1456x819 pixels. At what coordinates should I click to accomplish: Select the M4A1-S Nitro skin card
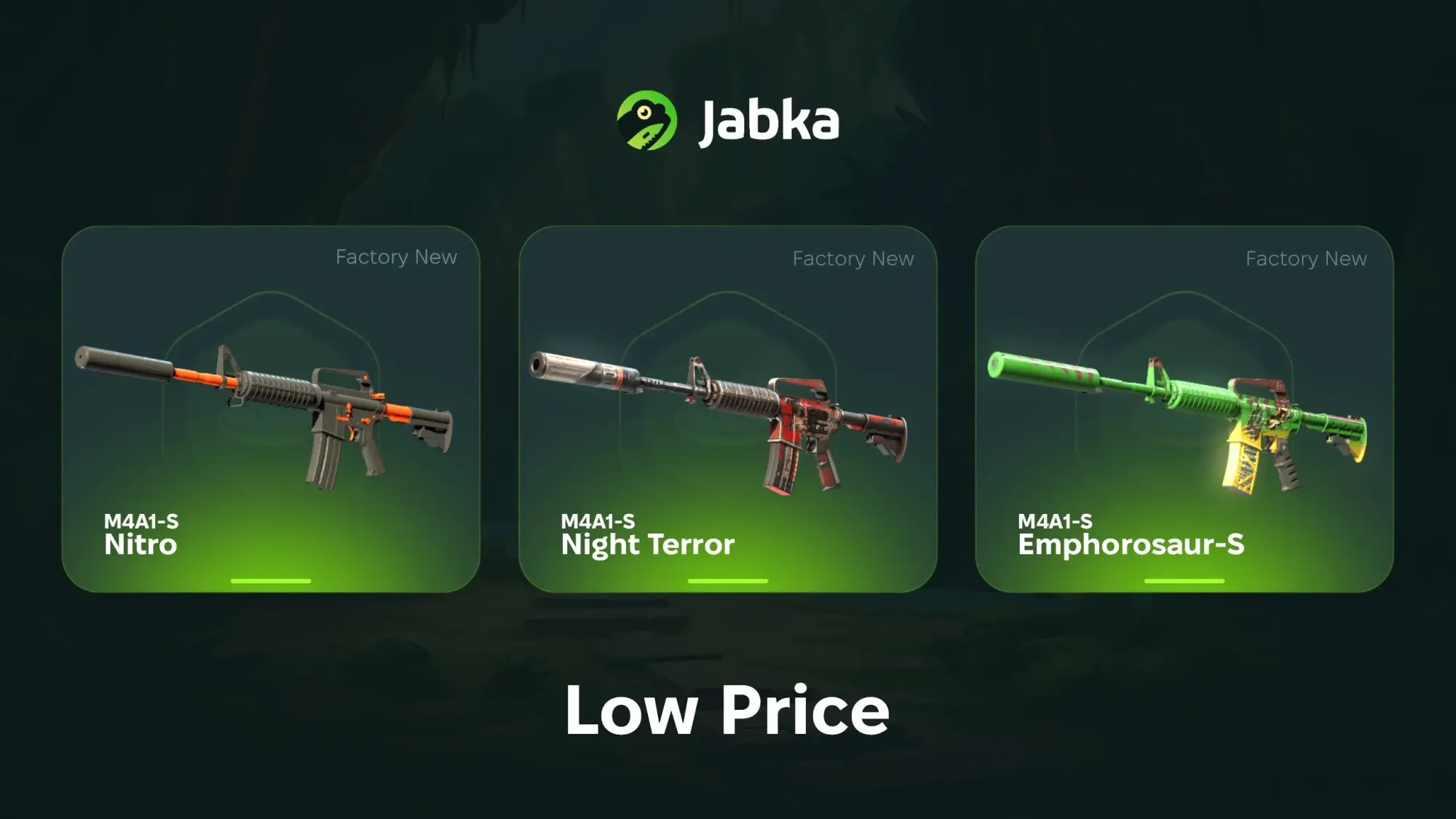coord(271,409)
